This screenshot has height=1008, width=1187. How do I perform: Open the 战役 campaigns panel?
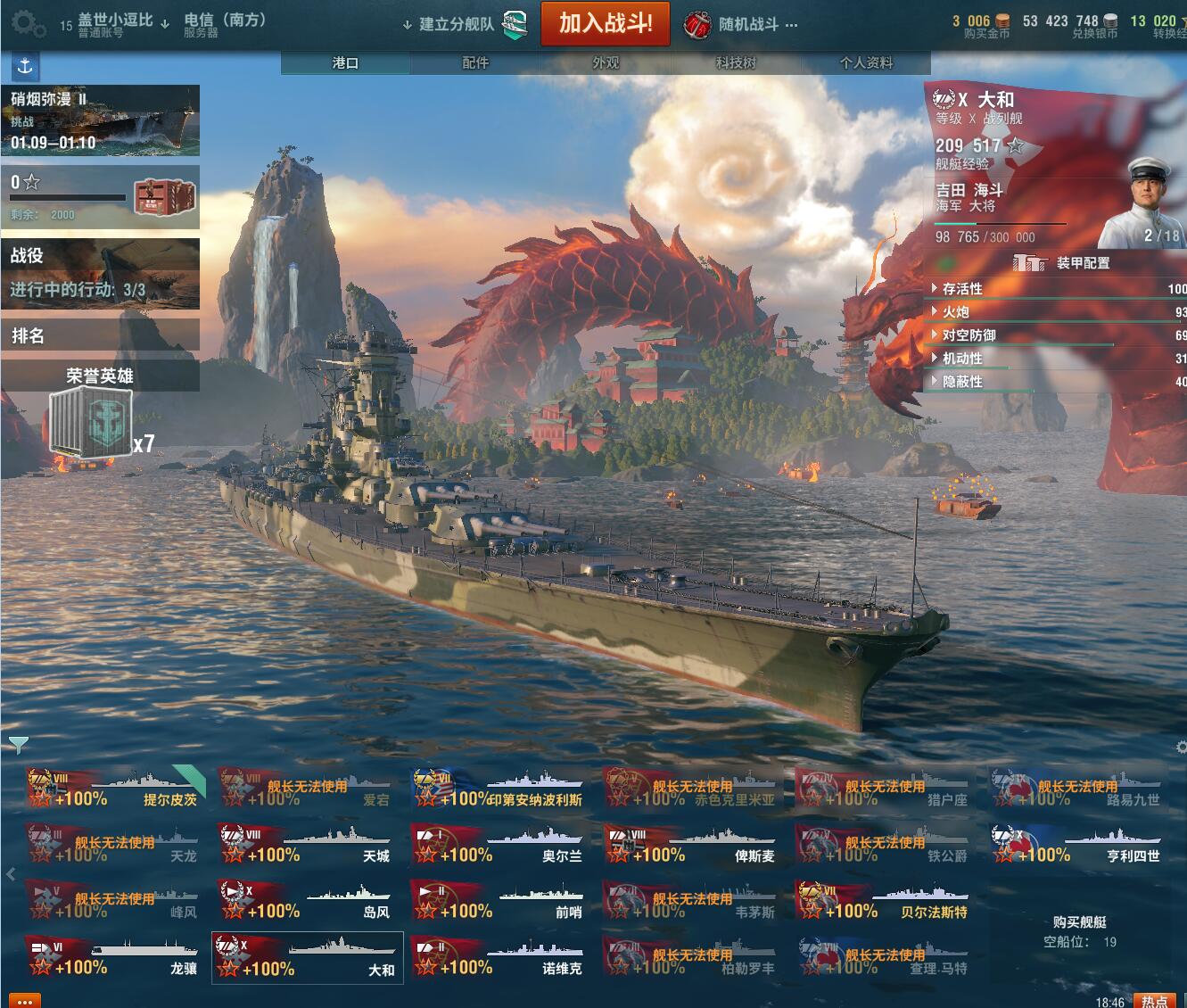tap(100, 273)
